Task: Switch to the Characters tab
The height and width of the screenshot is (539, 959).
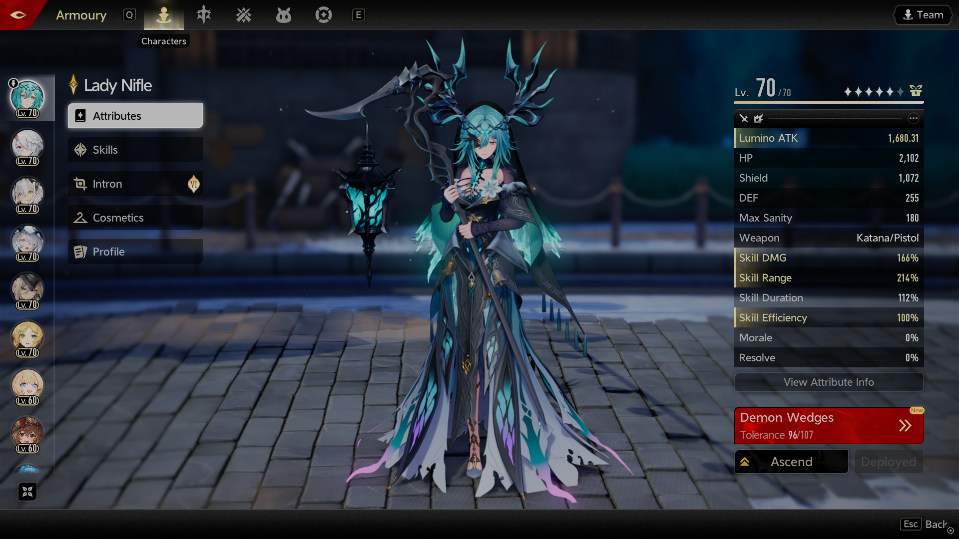Action: coord(164,15)
